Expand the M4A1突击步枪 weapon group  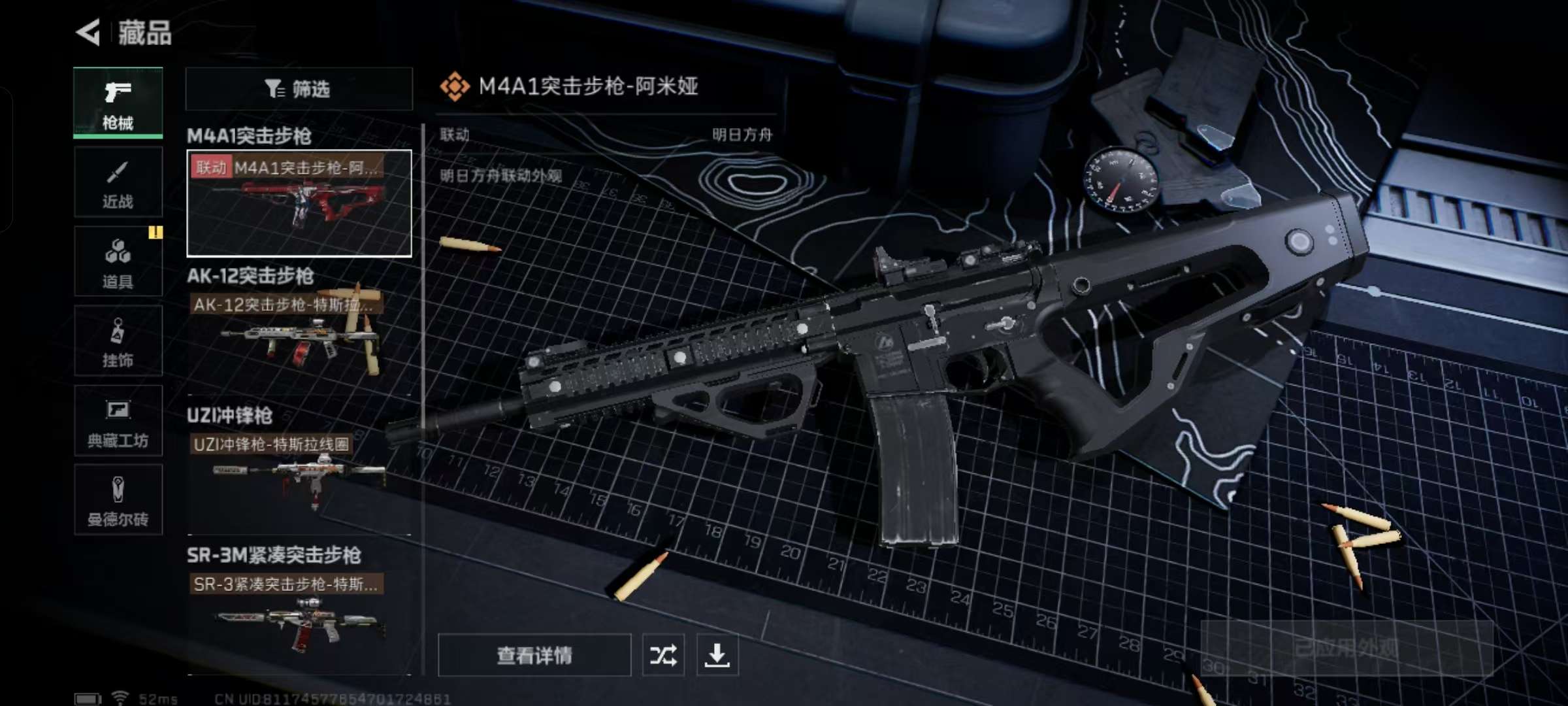(x=248, y=137)
